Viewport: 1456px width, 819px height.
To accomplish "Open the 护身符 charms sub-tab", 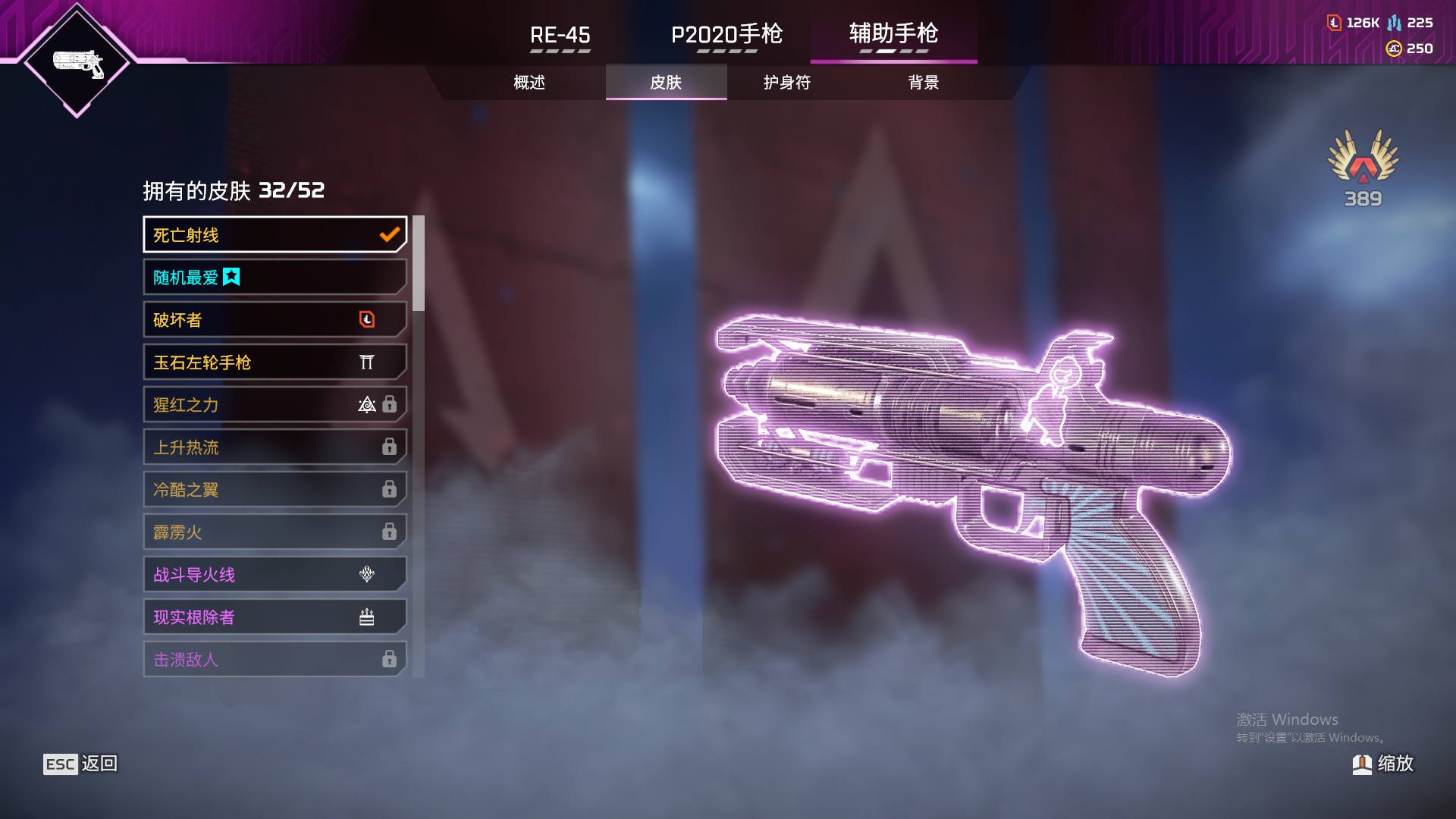I will (x=787, y=82).
